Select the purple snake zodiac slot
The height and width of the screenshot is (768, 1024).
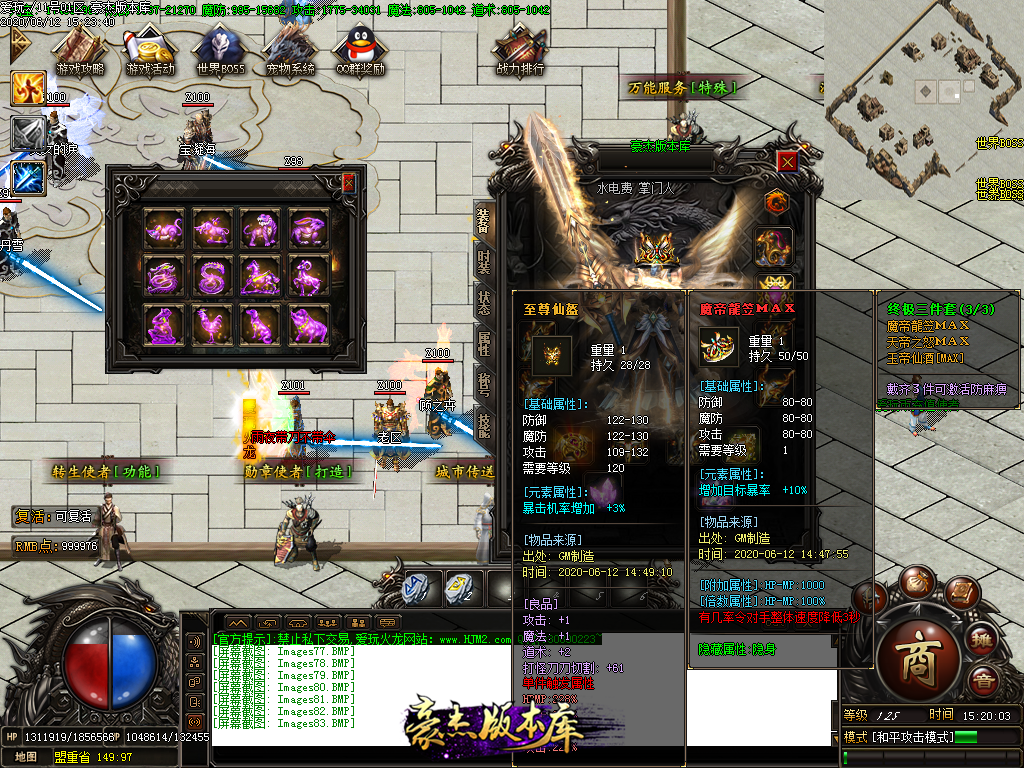211,276
